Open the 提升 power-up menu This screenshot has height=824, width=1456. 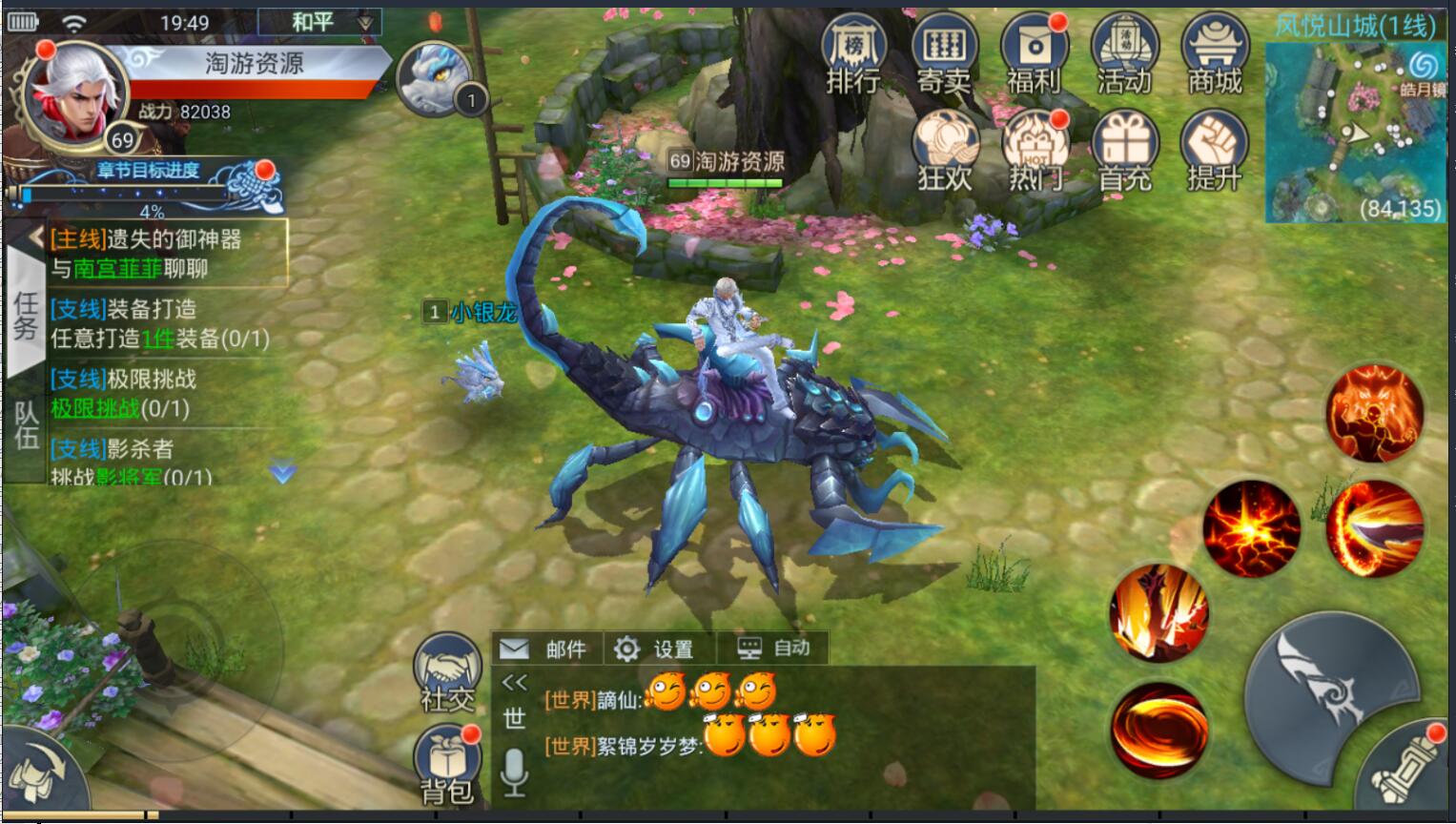(1214, 152)
